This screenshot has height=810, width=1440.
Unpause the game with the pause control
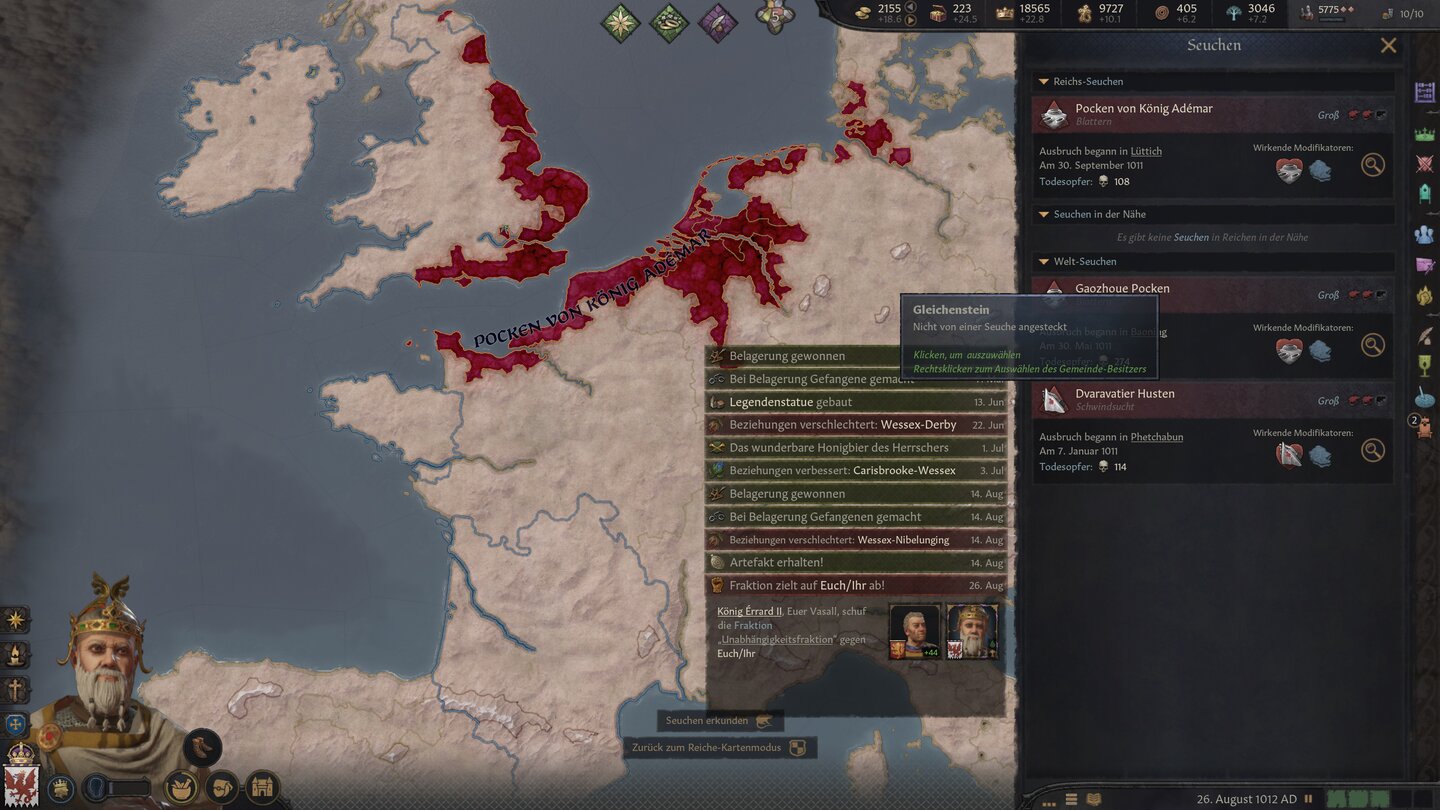[1309, 798]
